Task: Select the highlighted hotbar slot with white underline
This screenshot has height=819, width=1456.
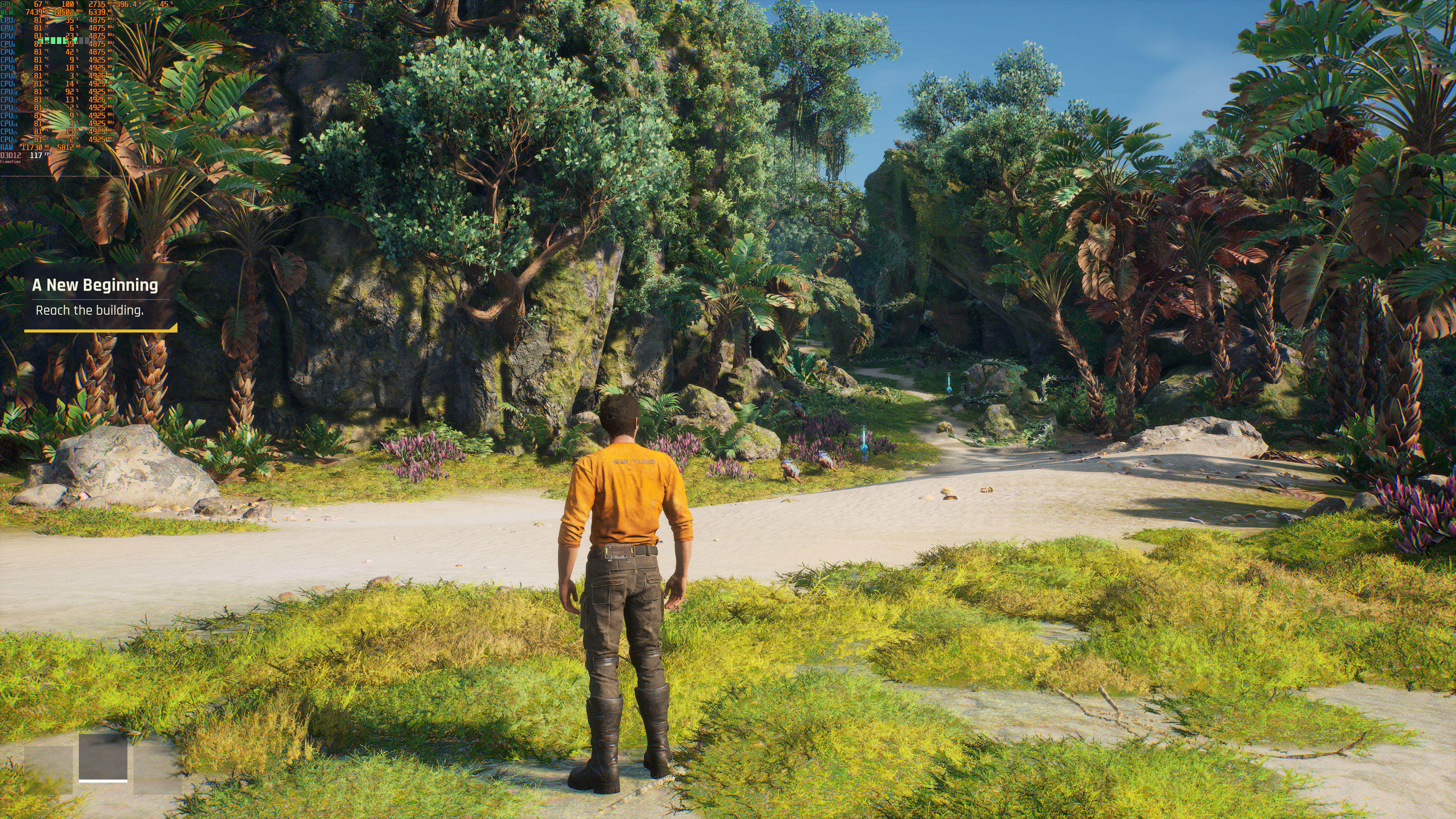Action: pos(103,757)
